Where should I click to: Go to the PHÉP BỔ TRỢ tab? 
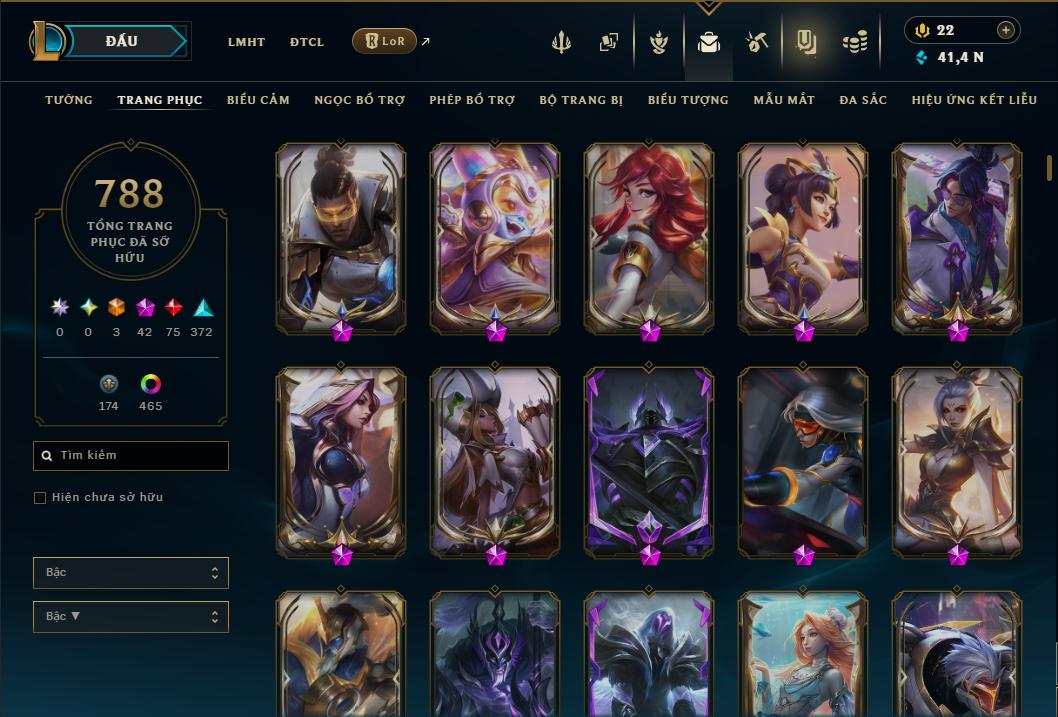(472, 100)
